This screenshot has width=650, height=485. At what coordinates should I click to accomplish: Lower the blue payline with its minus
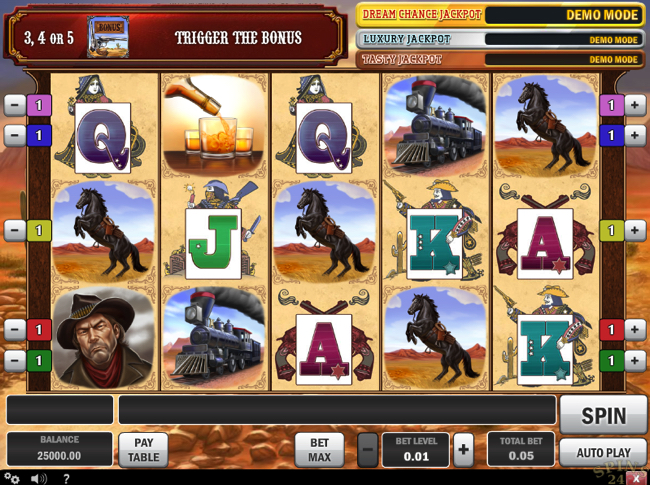pyautogui.click(x=15, y=134)
